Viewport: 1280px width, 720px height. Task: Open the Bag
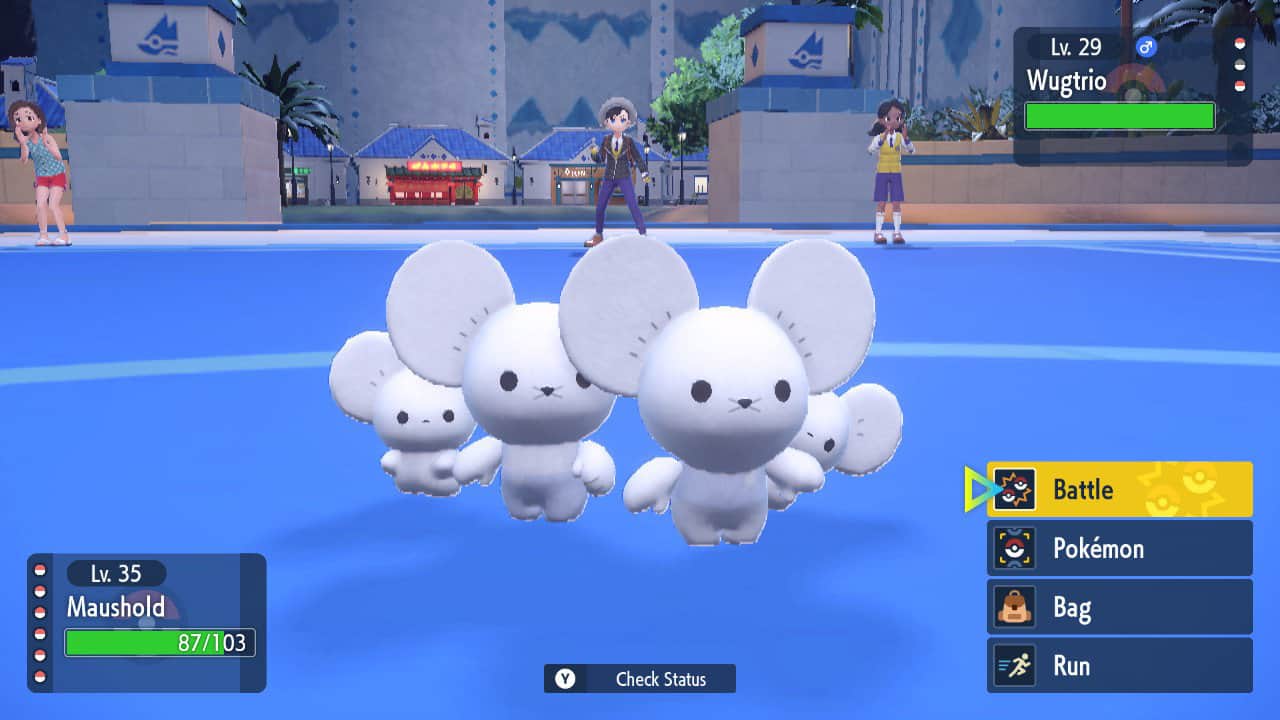coord(1119,607)
